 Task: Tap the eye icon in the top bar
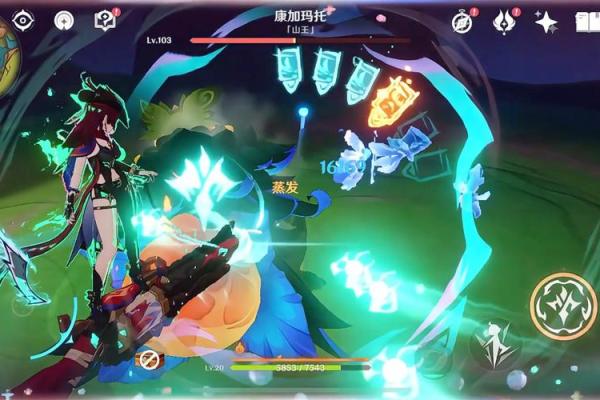tap(22, 20)
